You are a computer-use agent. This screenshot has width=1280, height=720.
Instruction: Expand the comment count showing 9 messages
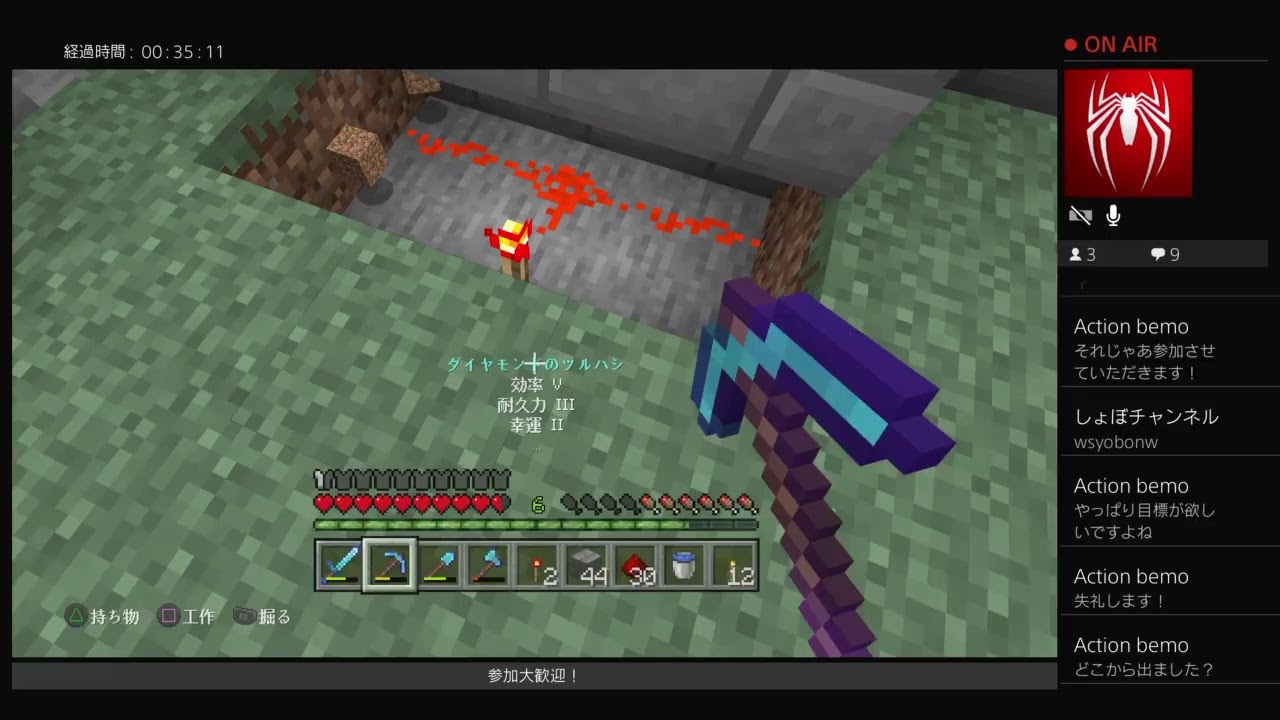coord(1163,254)
